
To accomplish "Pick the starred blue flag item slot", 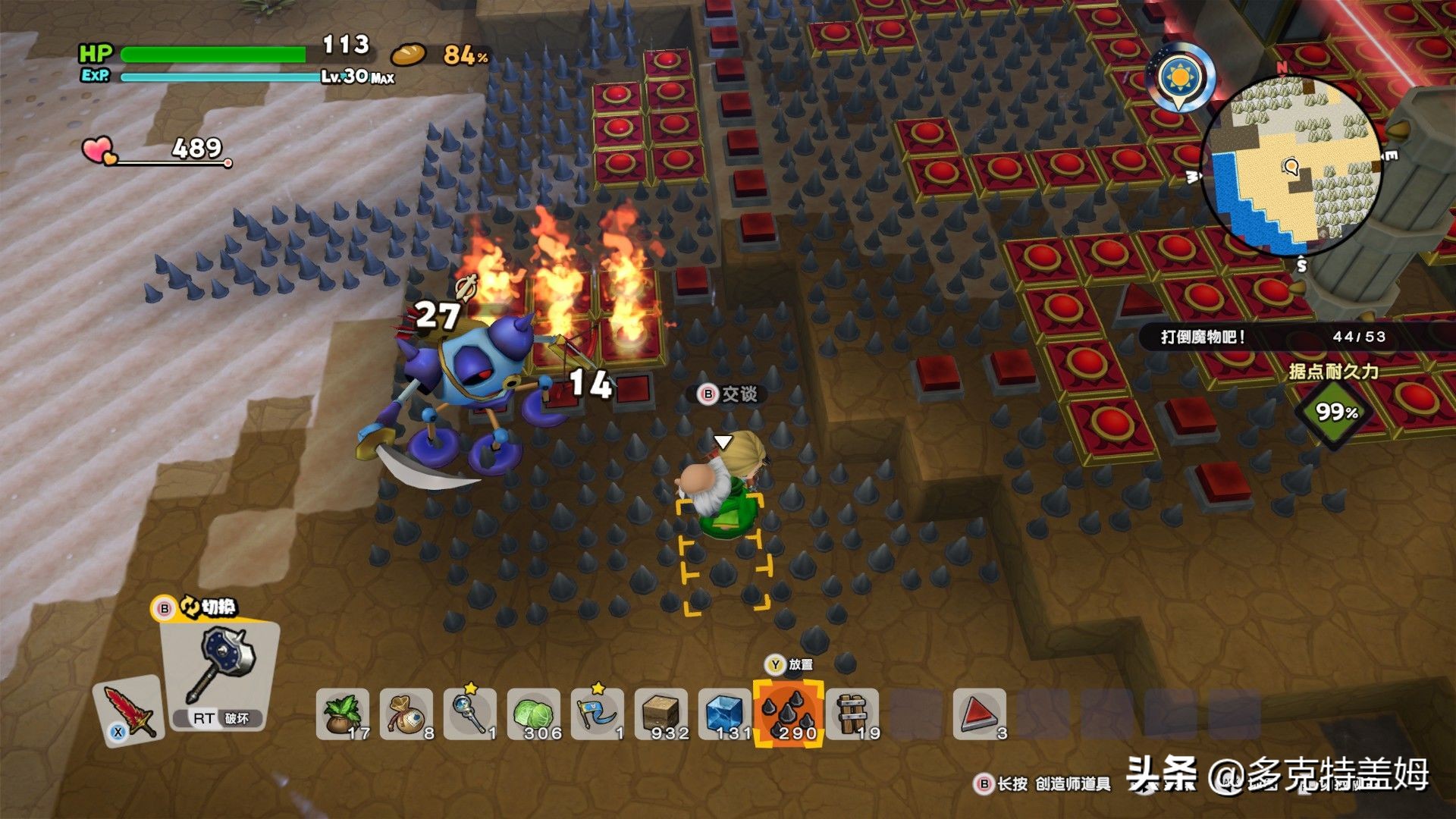I will [598, 714].
